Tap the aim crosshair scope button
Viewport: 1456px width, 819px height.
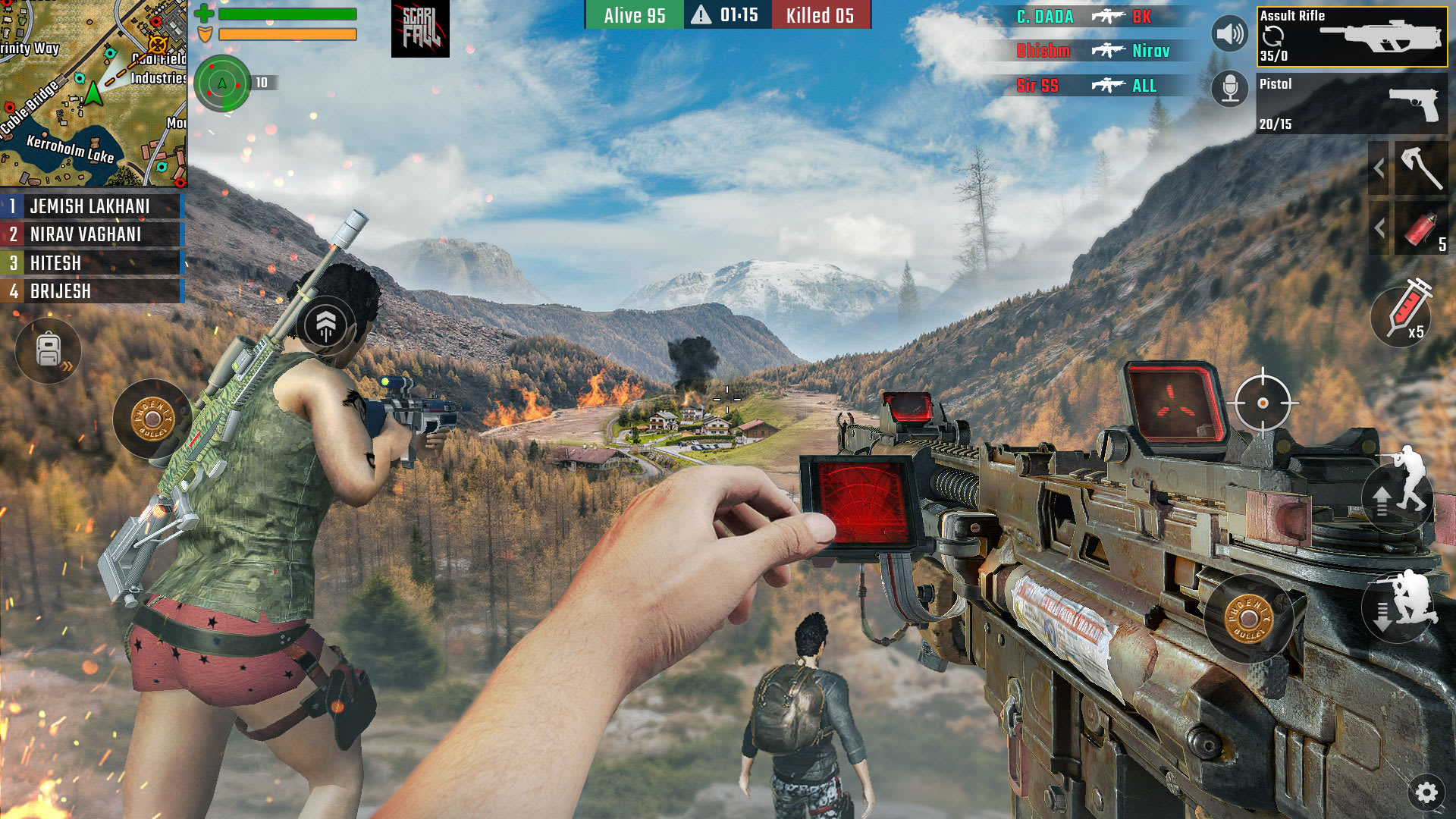[x=1263, y=403]
